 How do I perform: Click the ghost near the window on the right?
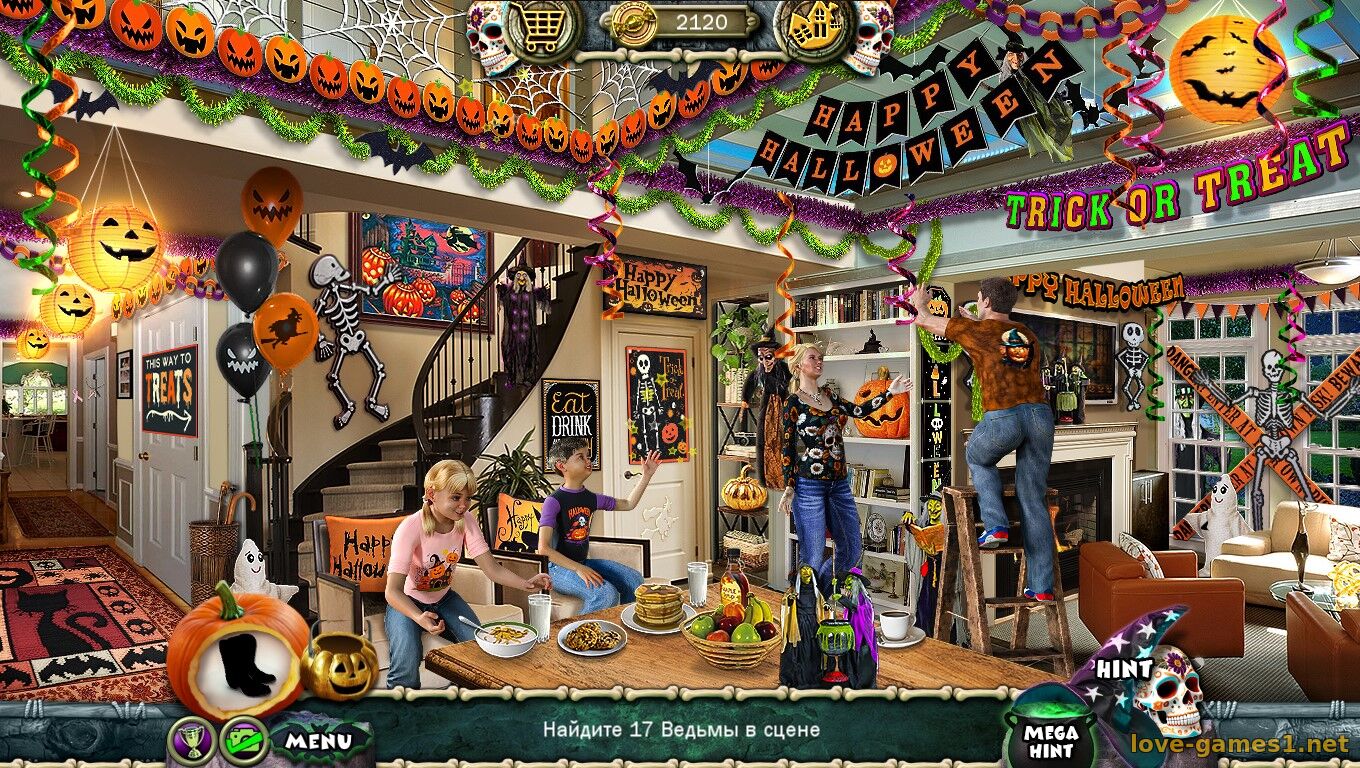[x=1218, y=520]
